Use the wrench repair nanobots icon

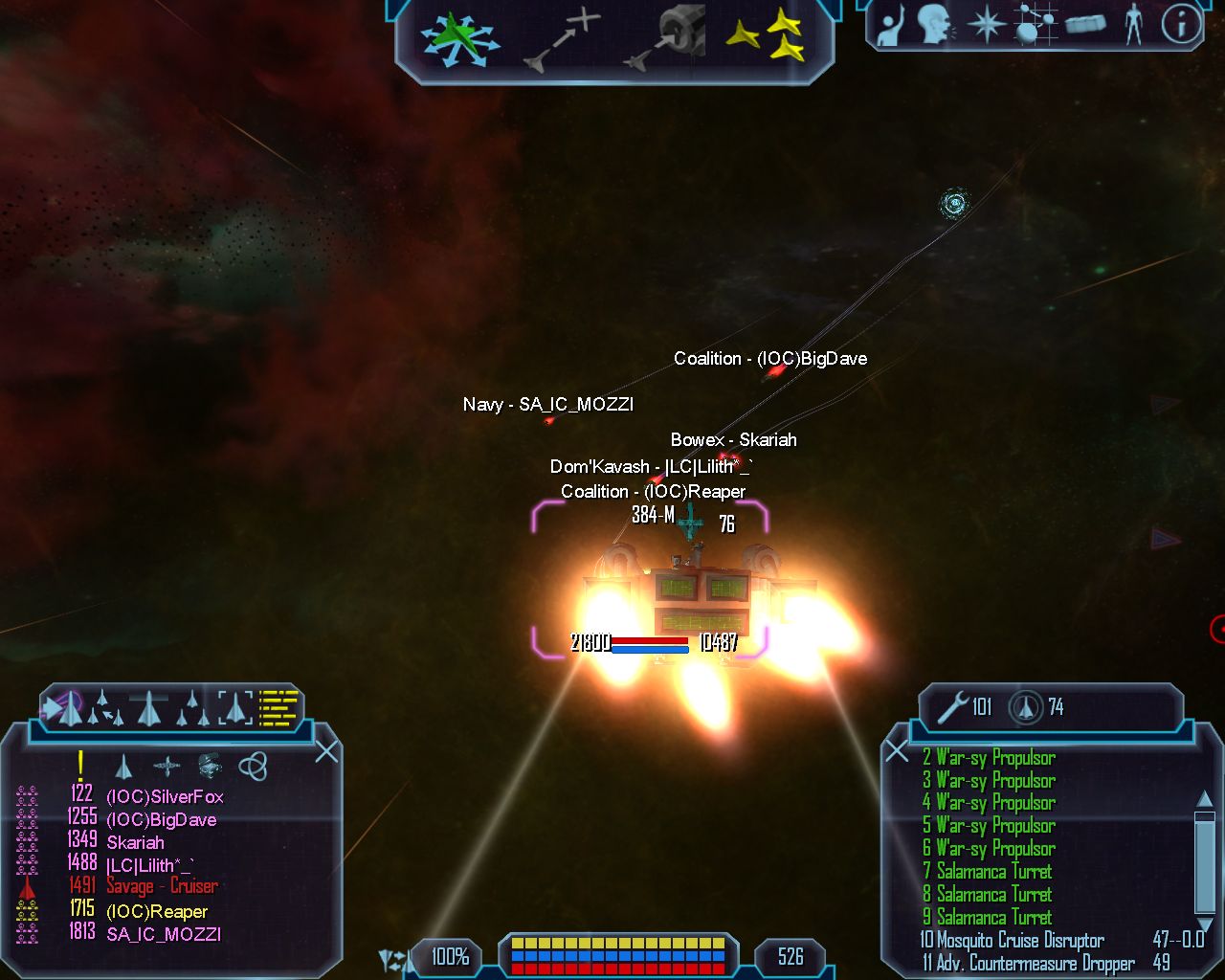coord(953,707)
